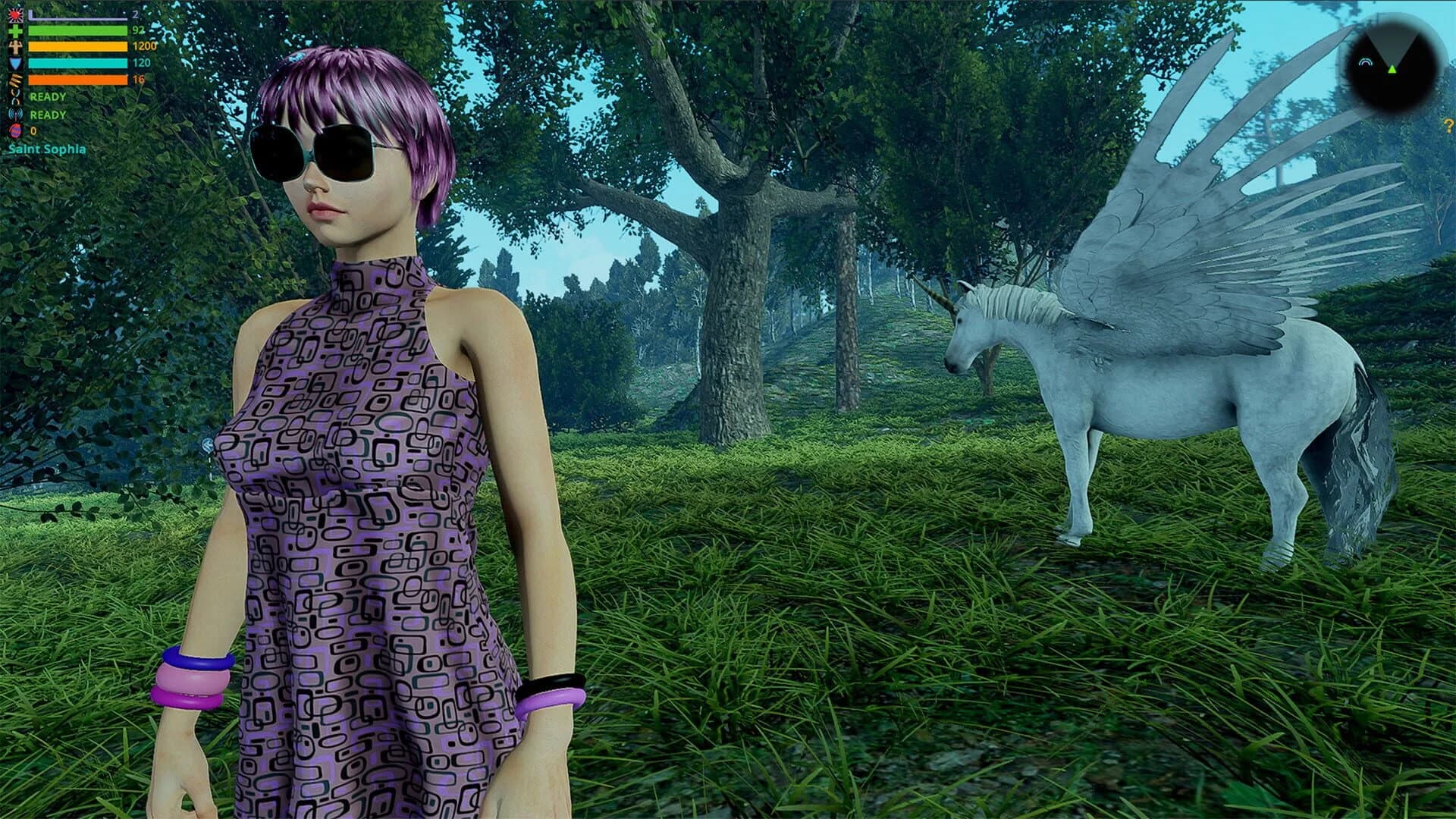Toggle the first READY ability indicator
This screenshot has width=1456, height=819.
pyautogui.click(x=47, y=97)
